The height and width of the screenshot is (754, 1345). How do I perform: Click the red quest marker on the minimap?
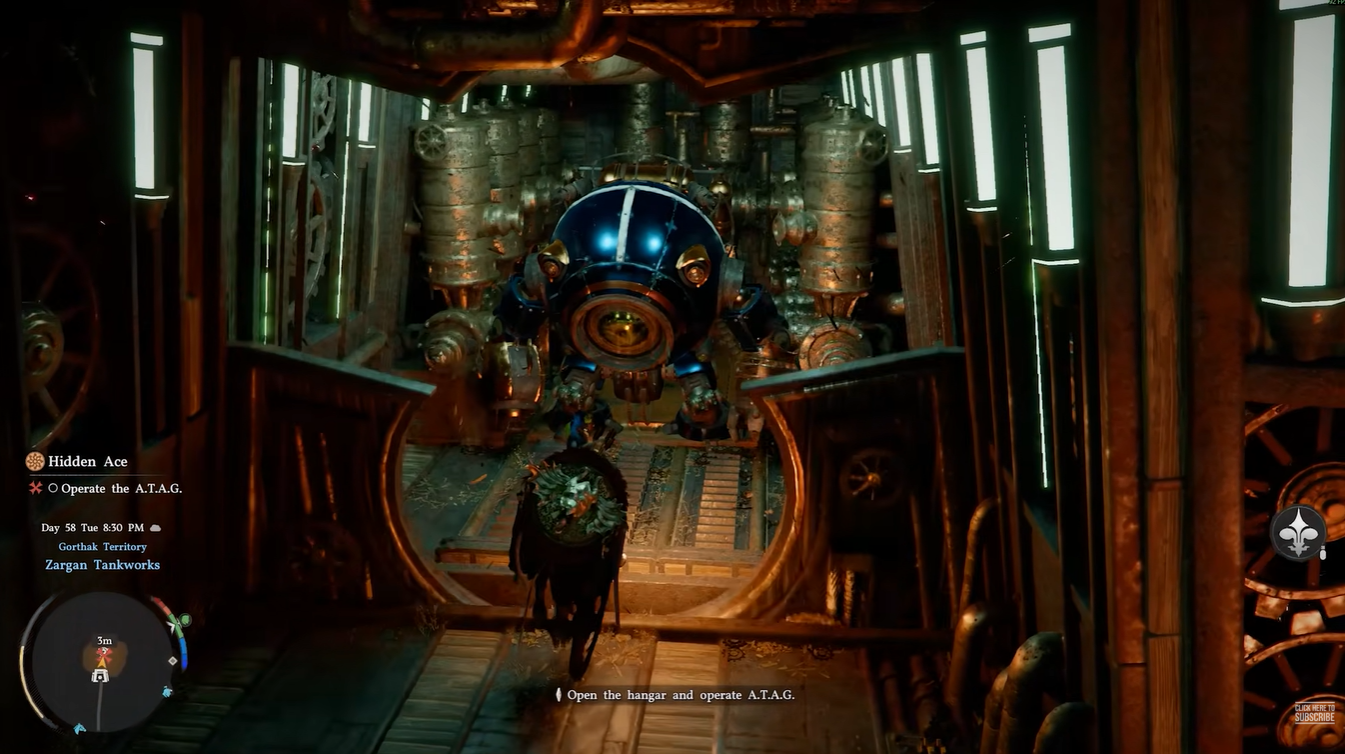tap(102, 655)
